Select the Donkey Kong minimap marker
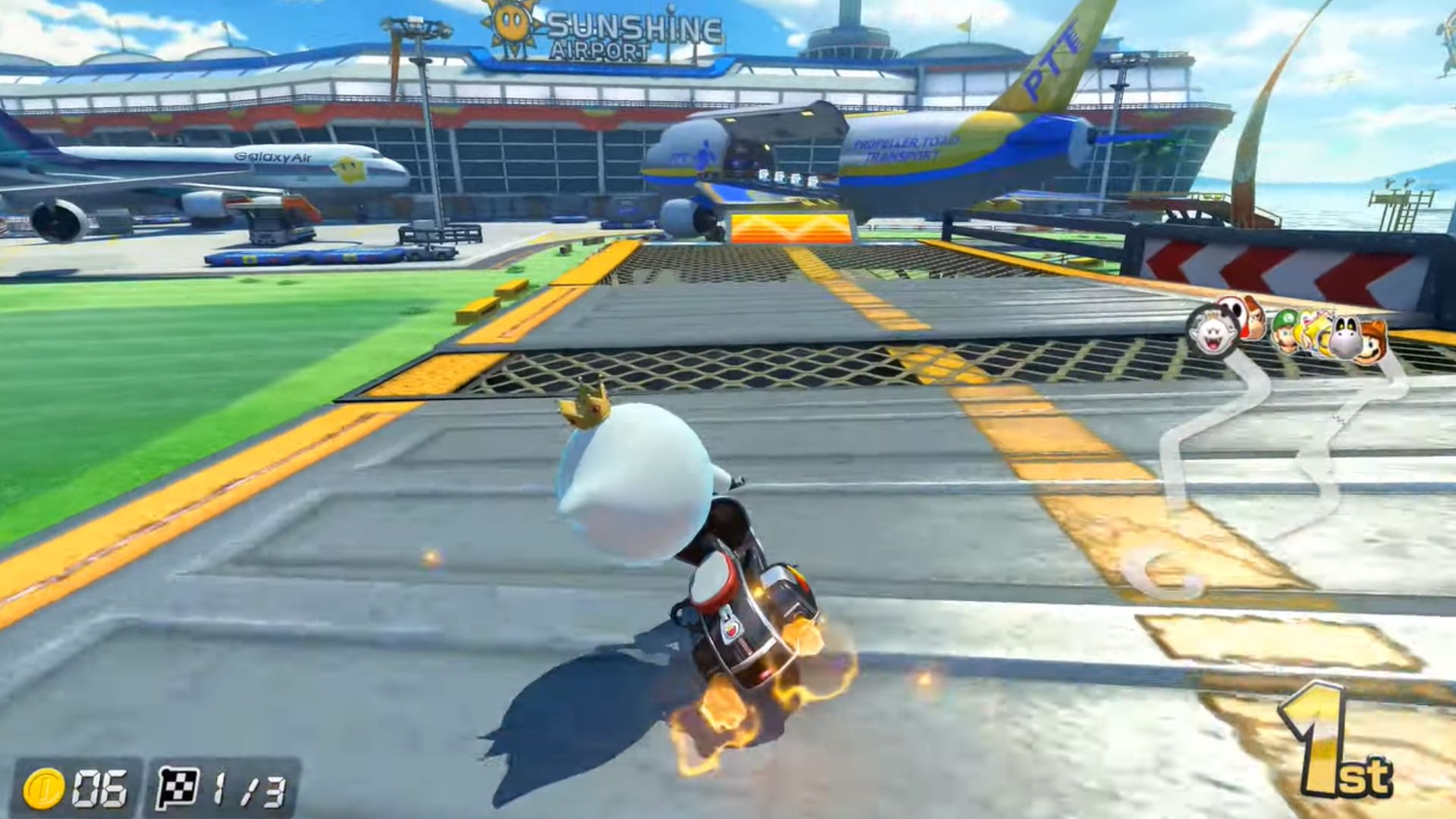 pos(1256,323)
